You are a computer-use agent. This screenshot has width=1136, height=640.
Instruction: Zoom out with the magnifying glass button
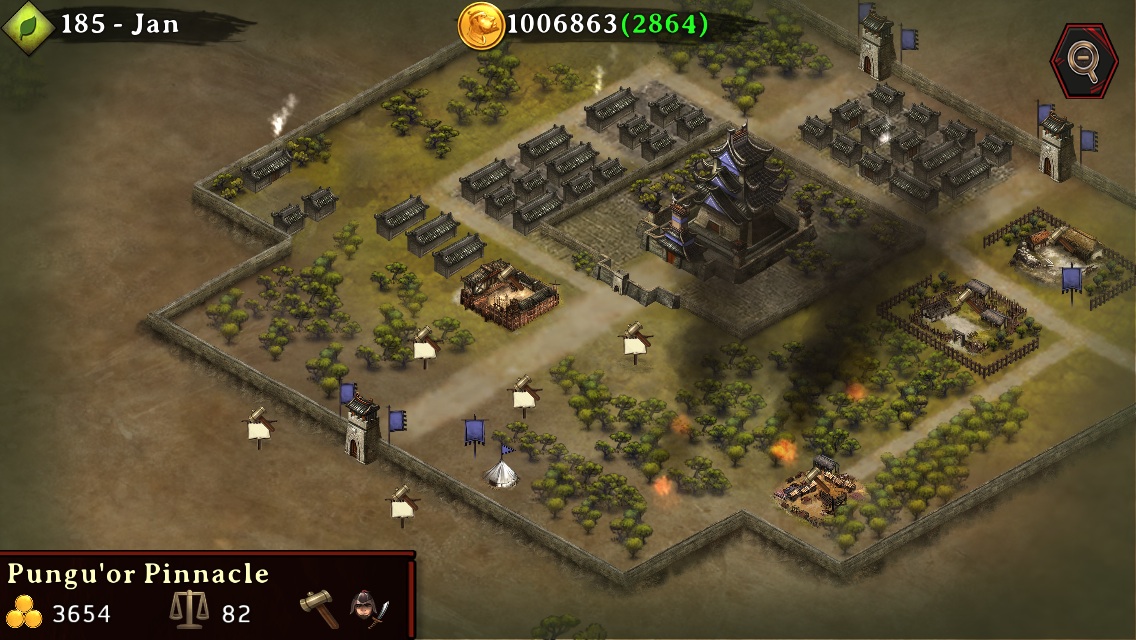(1083, 62)
